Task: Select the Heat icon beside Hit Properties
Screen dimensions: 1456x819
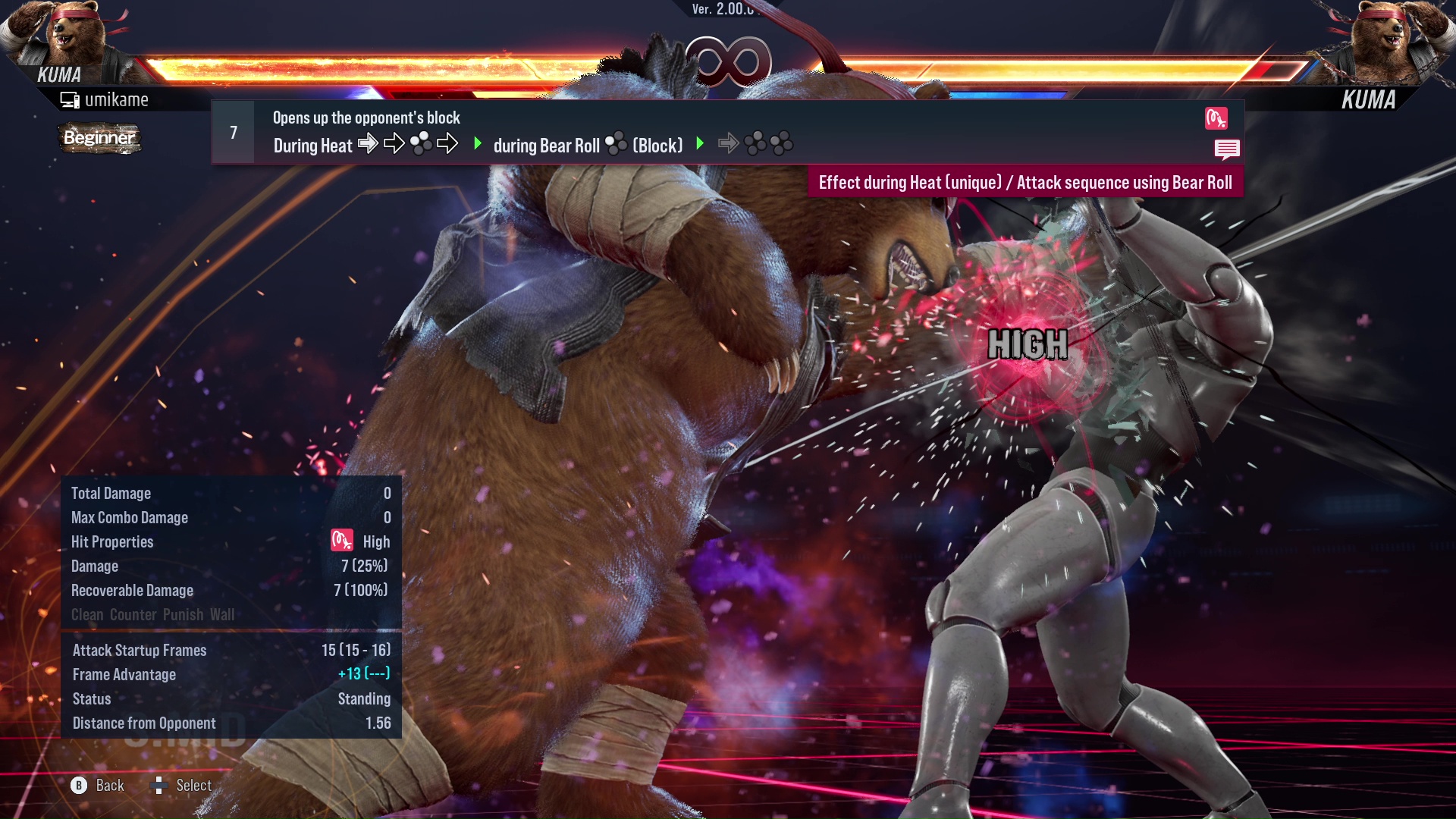Action: tap(342, 541)
